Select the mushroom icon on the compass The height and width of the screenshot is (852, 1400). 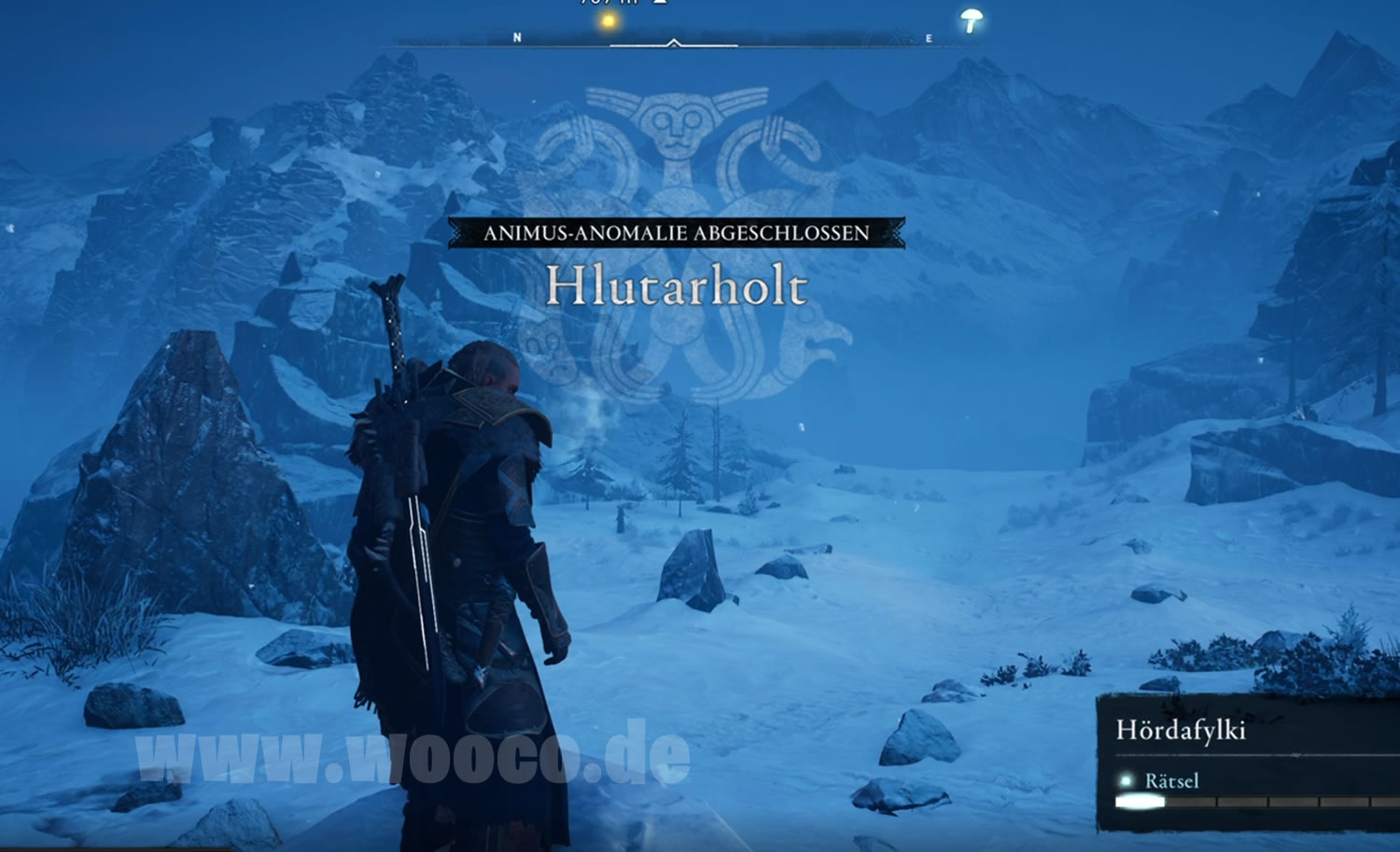[972, 20]
